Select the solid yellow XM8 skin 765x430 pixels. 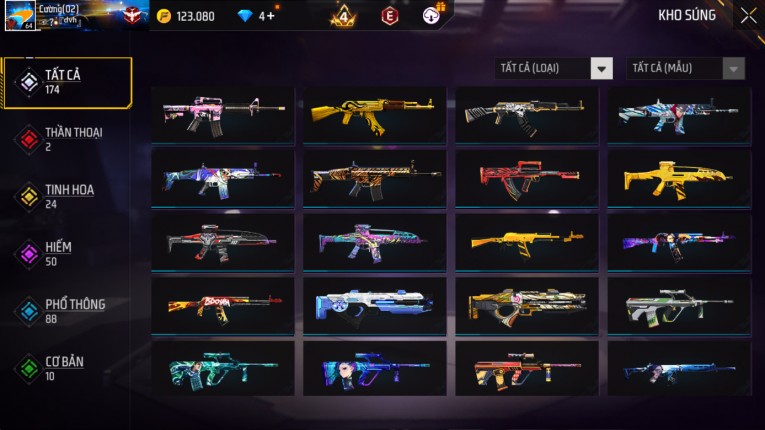pos(678,178)
